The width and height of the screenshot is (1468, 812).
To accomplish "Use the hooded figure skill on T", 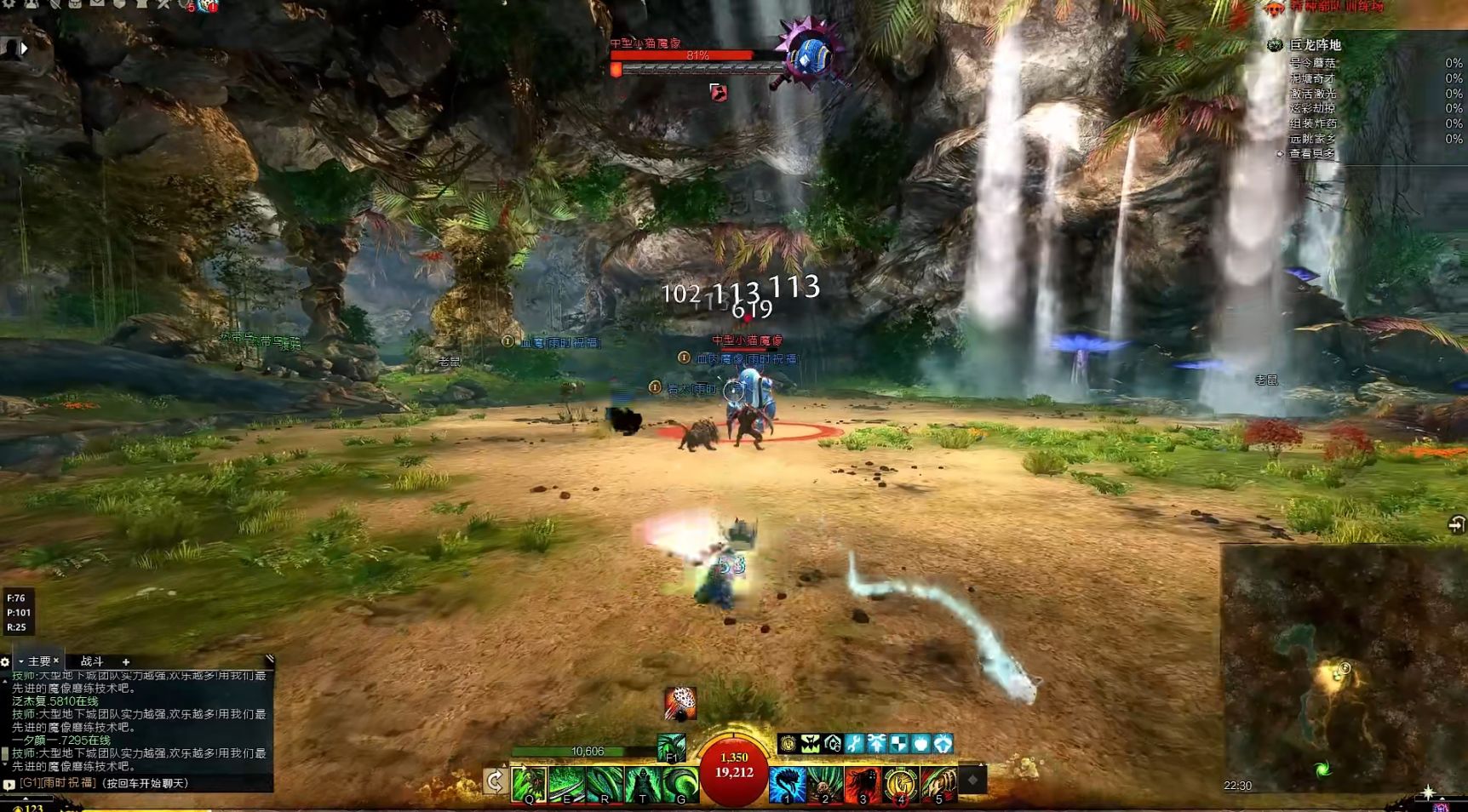I will click(x=644, y=784).
